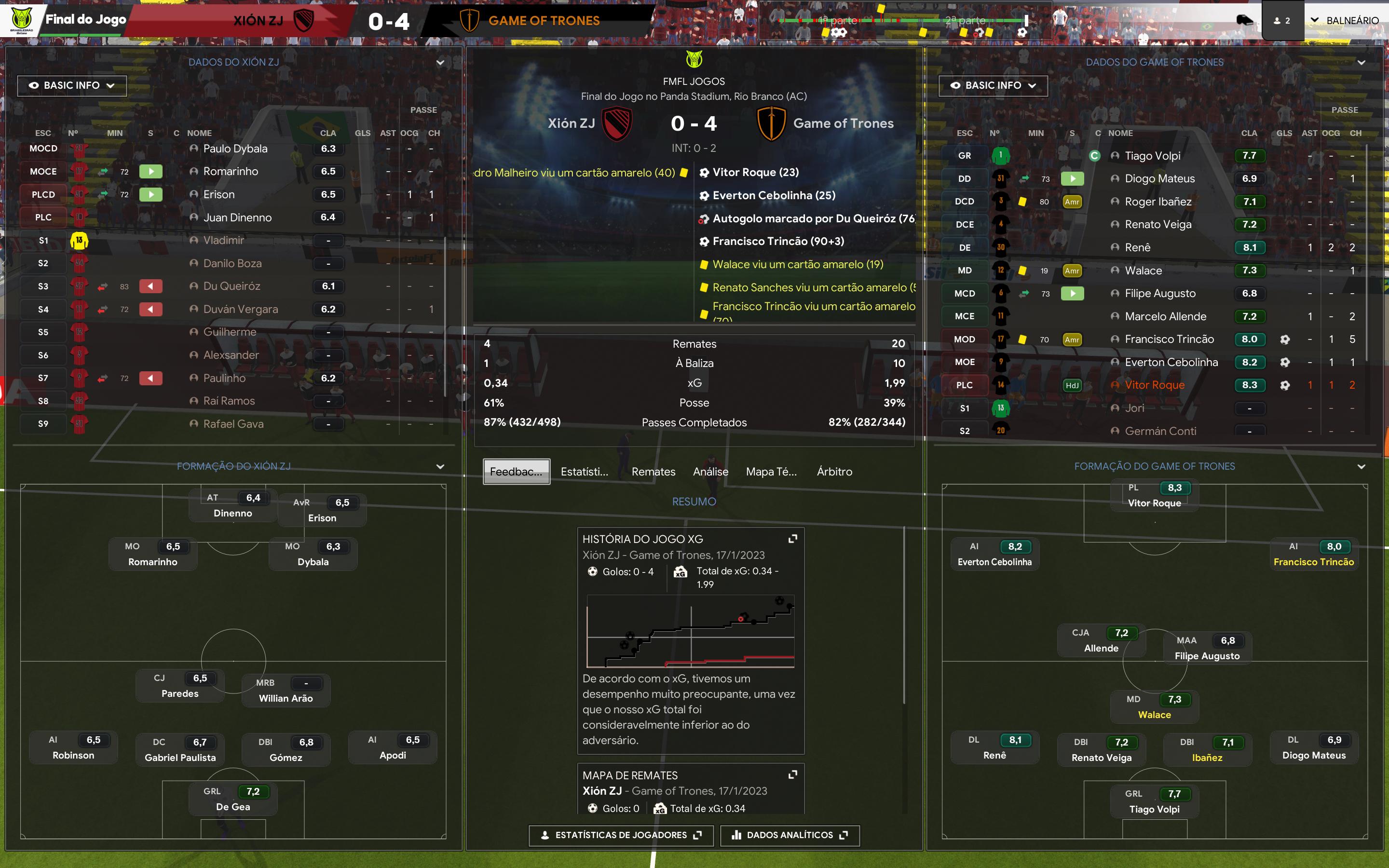Select the Feedback tab
This screenshot has height=868, width=1389.
[x=516, y=471]
